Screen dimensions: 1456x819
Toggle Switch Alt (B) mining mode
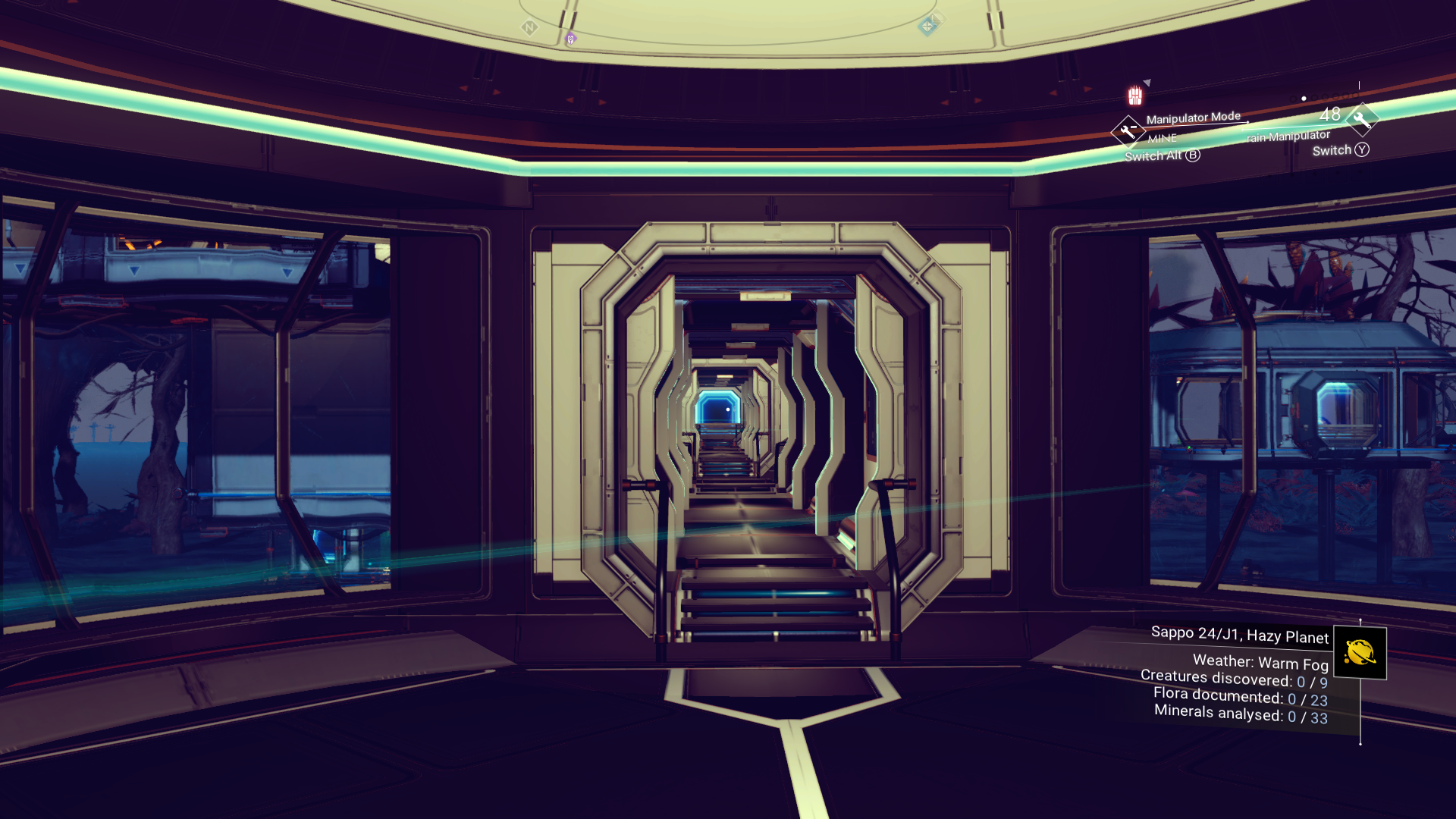tap(1162, 156)
